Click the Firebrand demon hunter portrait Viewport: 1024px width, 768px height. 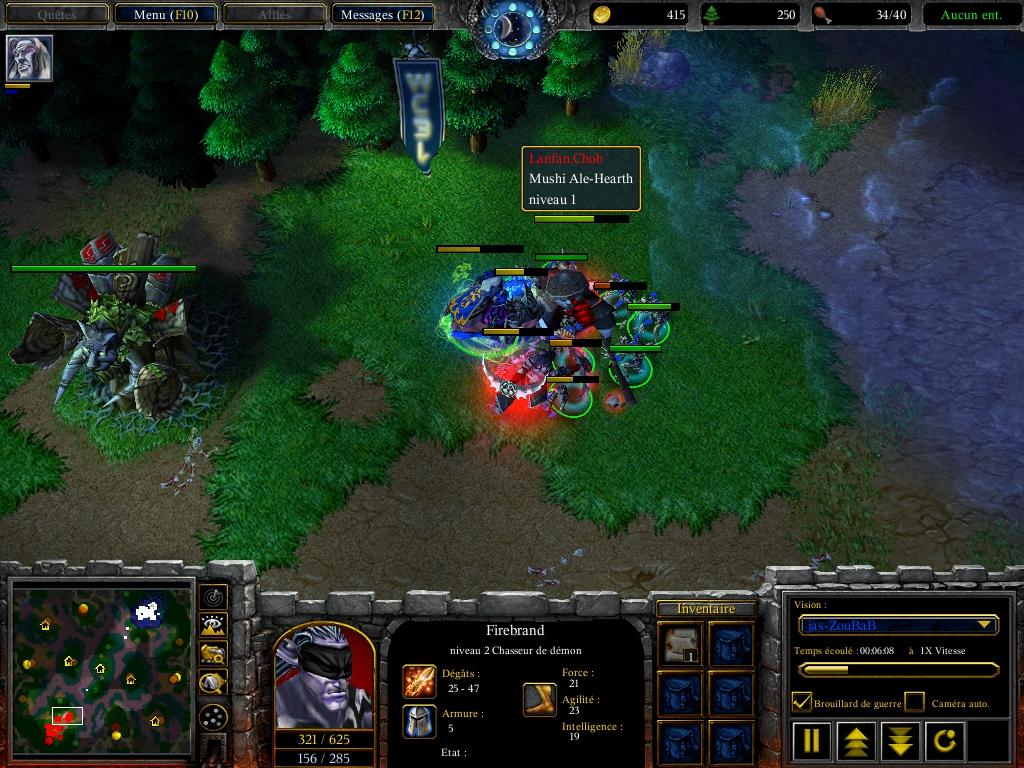point(324,679)
